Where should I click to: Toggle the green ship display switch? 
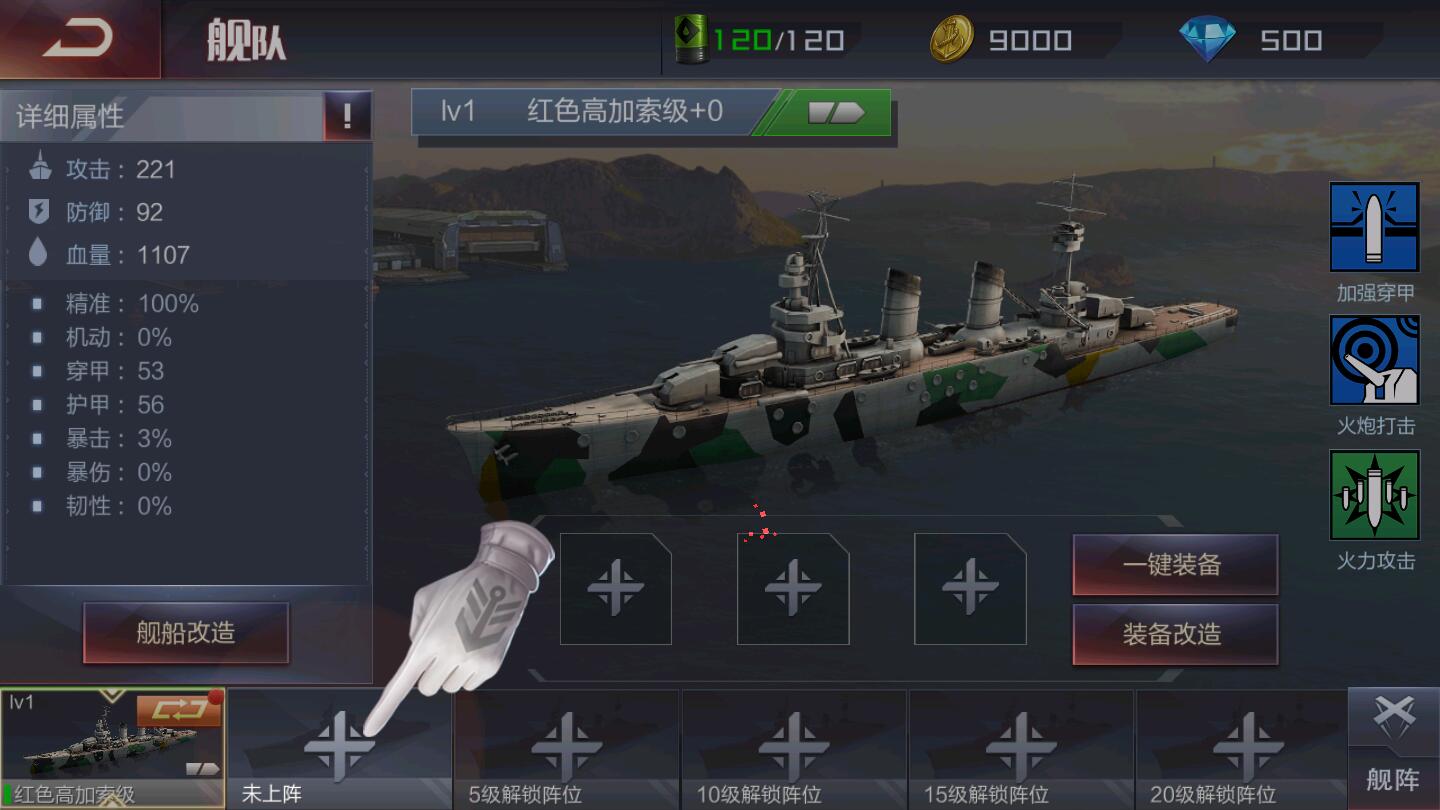(x=838, y=113)
